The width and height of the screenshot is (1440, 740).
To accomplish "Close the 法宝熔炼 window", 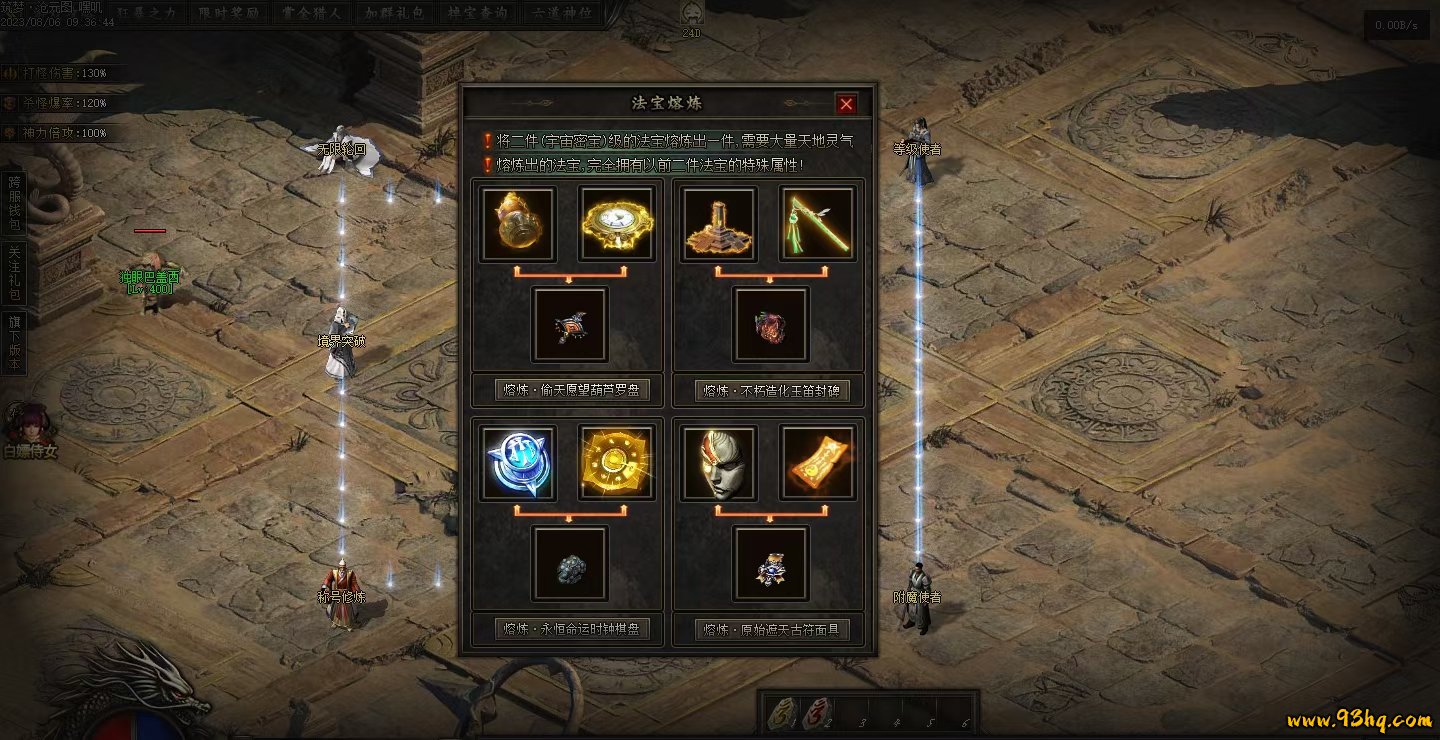I will pyautogui.click(x=846, y=104).
